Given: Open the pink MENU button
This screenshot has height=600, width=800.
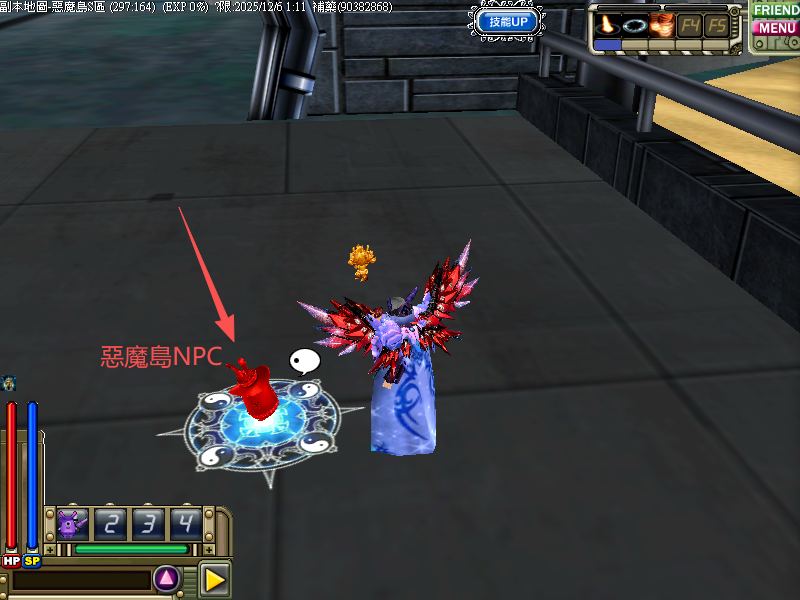Looking at the screenshot, I should click(776, 28).
